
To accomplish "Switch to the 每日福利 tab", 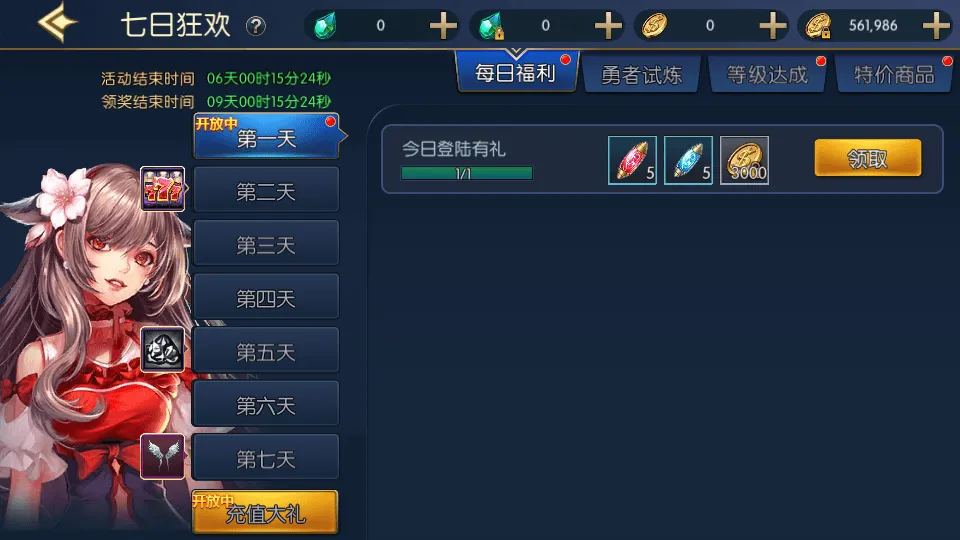I will click(515, 74).
